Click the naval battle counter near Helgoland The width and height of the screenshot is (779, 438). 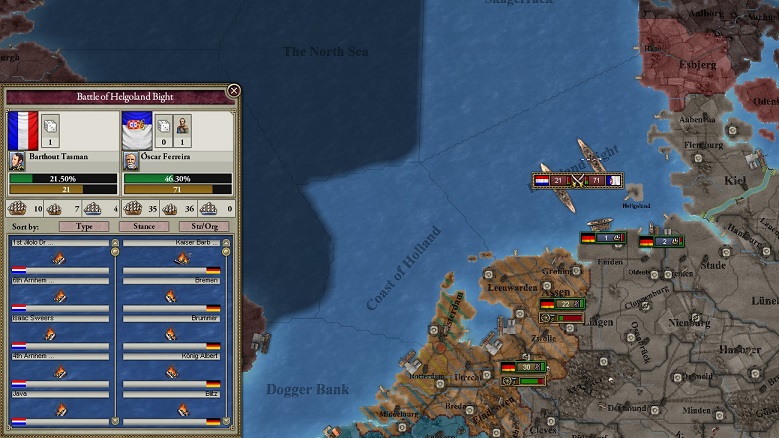[x=577, y=181]
